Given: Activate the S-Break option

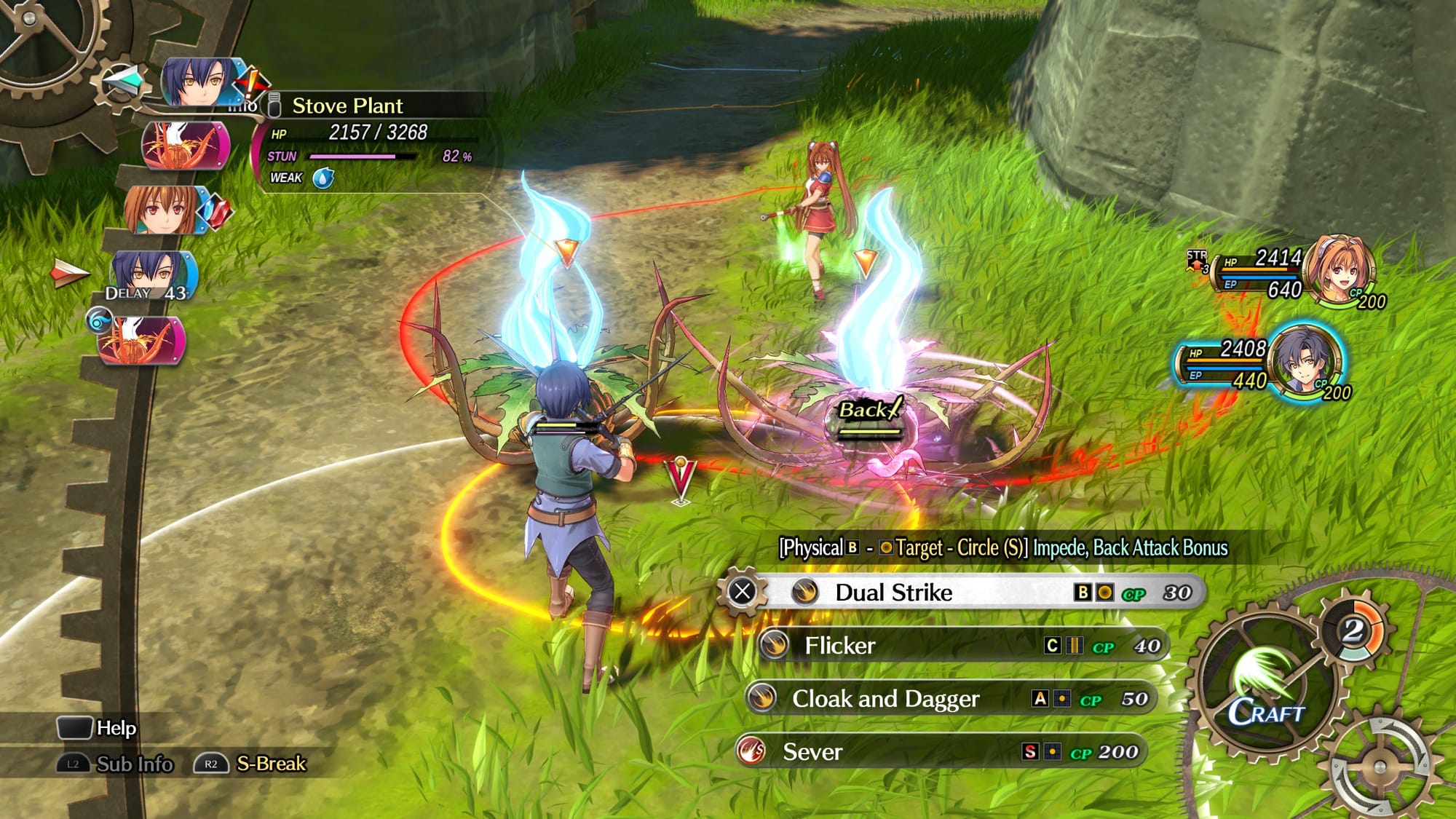Looking at the screenshot, I should 251,764.
